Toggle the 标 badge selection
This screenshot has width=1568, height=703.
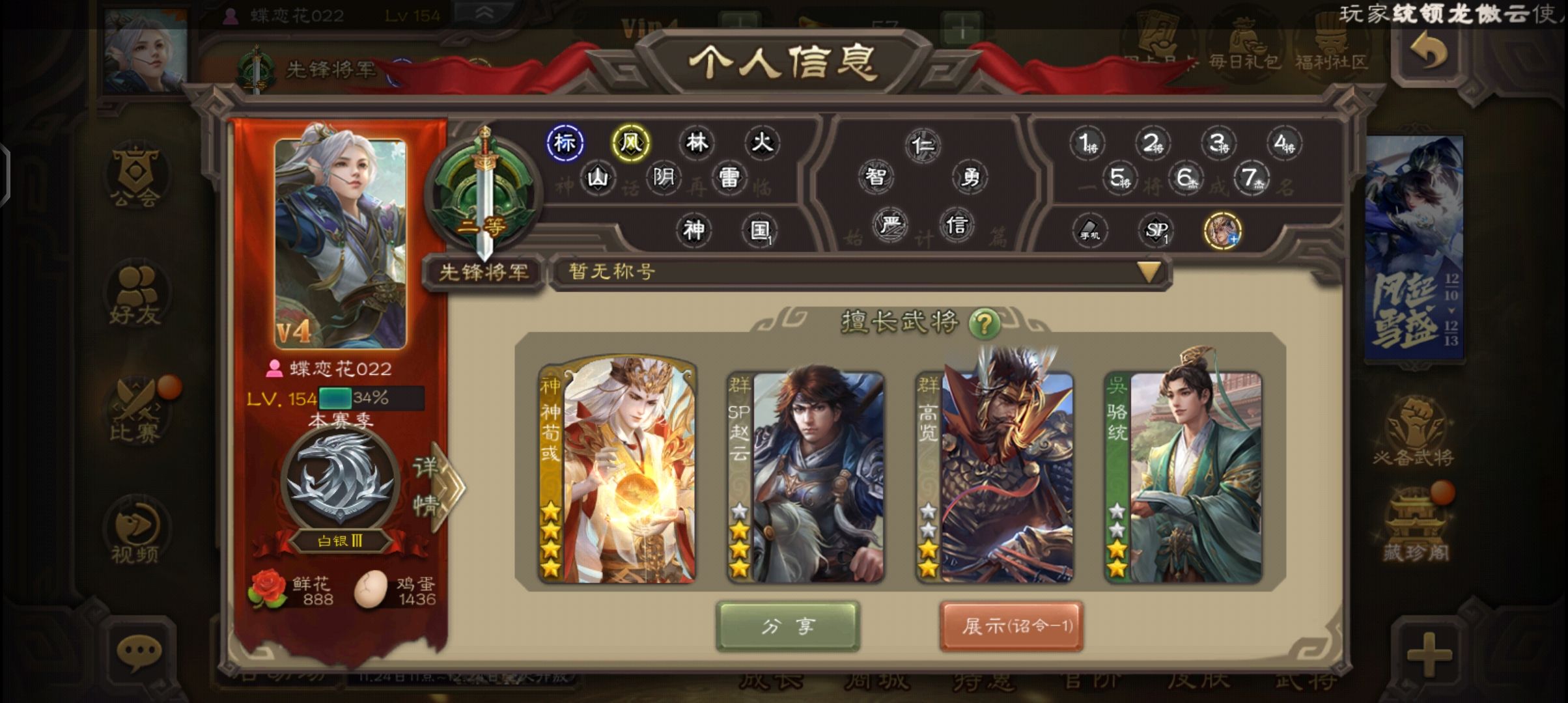coord(563,142)
